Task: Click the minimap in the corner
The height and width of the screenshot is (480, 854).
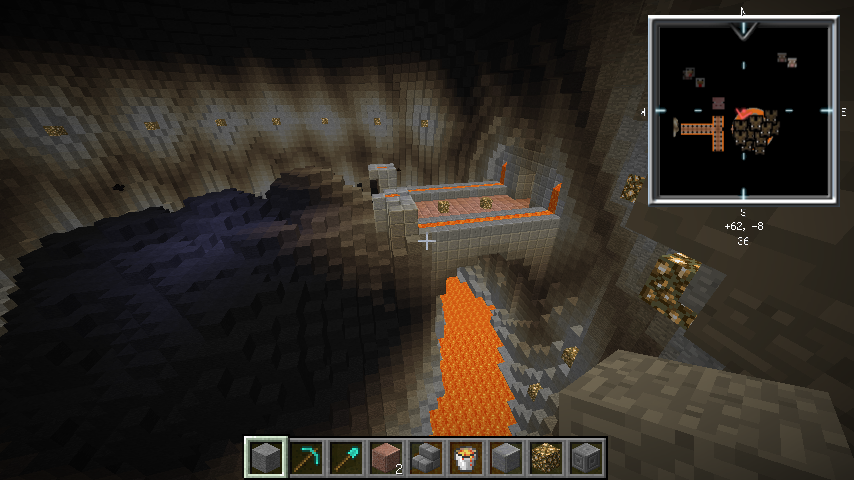Action: click(x=742, y=109)
